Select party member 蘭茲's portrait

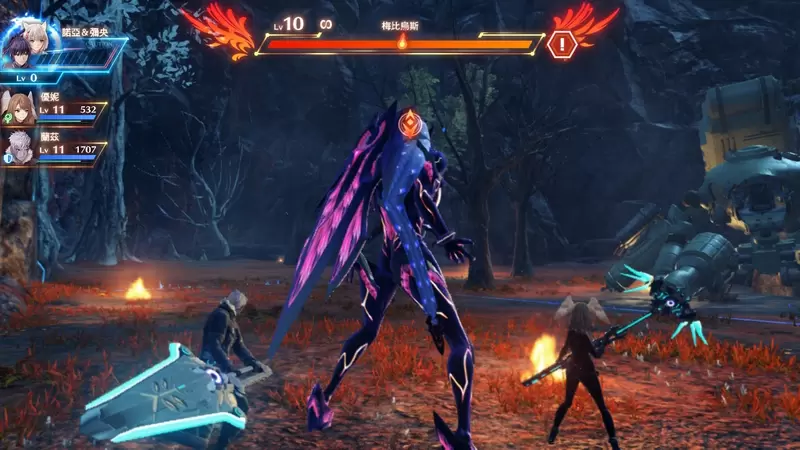point(17,147)
